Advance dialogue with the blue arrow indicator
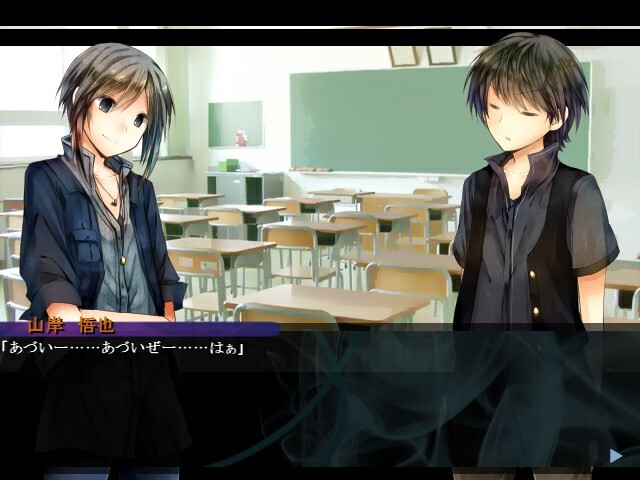 616,456
